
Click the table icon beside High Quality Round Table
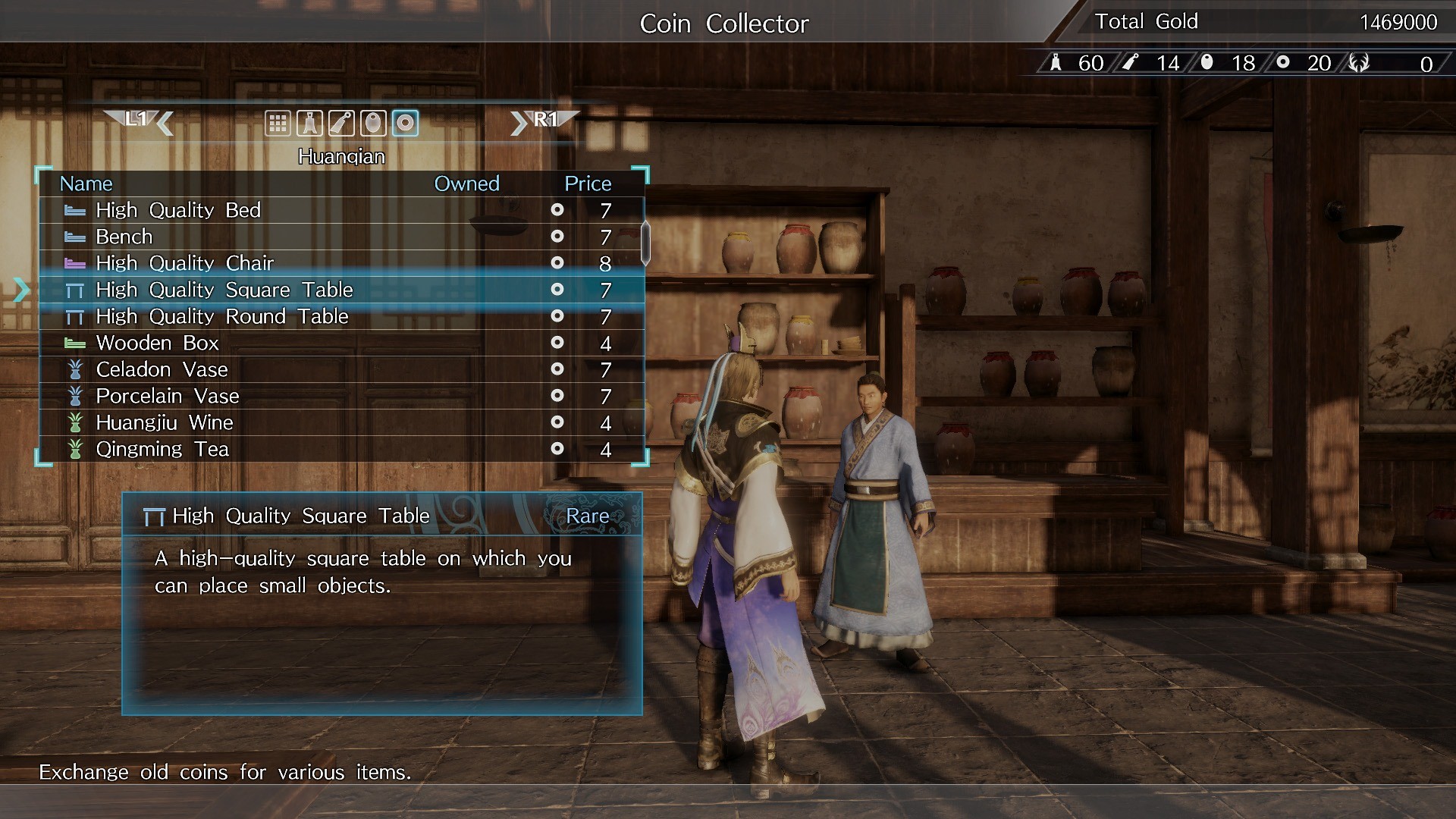pyautogui.click(x=75, y=316)
